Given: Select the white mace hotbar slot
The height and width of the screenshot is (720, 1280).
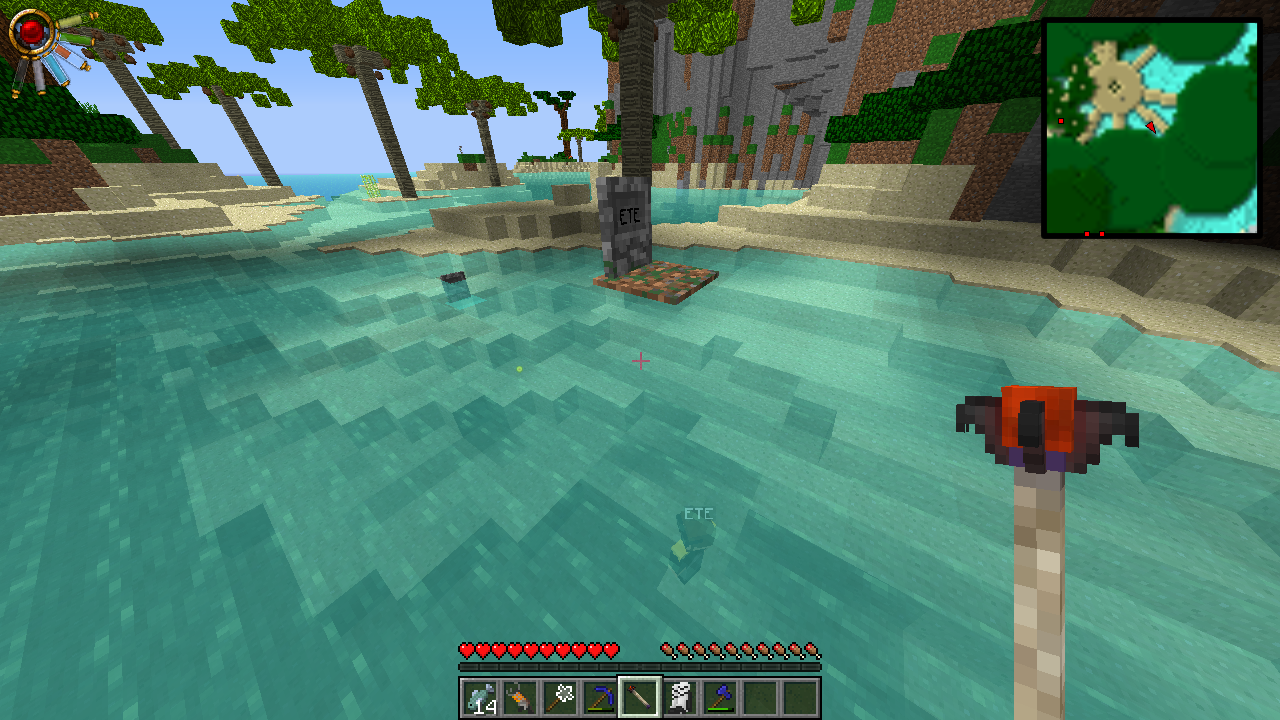Looking at the screenshot, I should [x=560, y=697].
